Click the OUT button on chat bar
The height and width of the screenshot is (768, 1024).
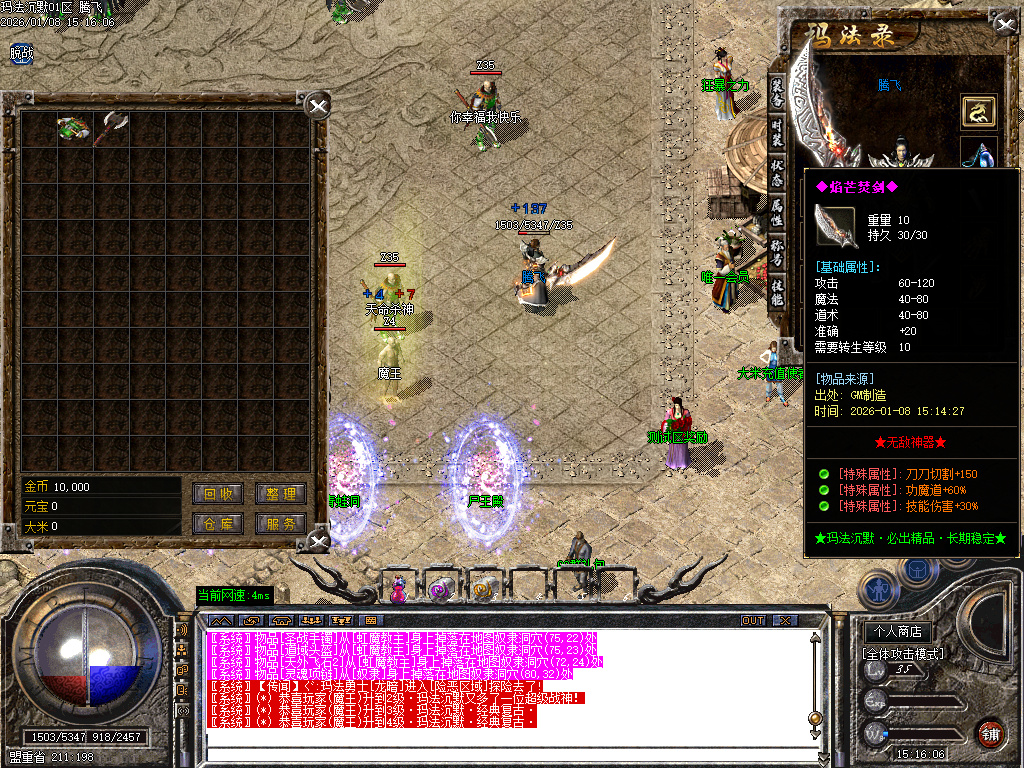click(752, 620)
